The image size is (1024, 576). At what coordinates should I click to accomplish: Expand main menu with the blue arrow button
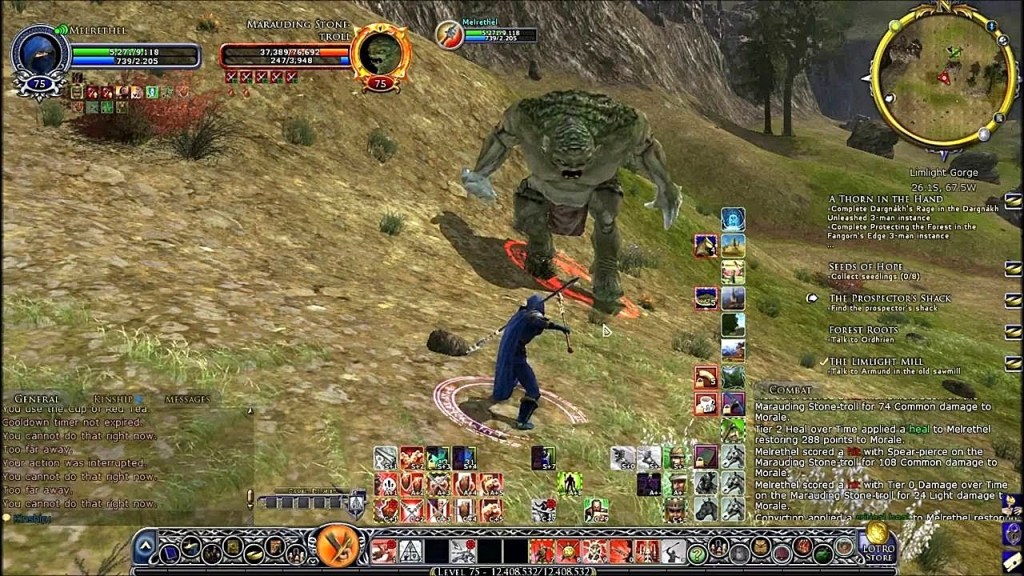[145, 547]
